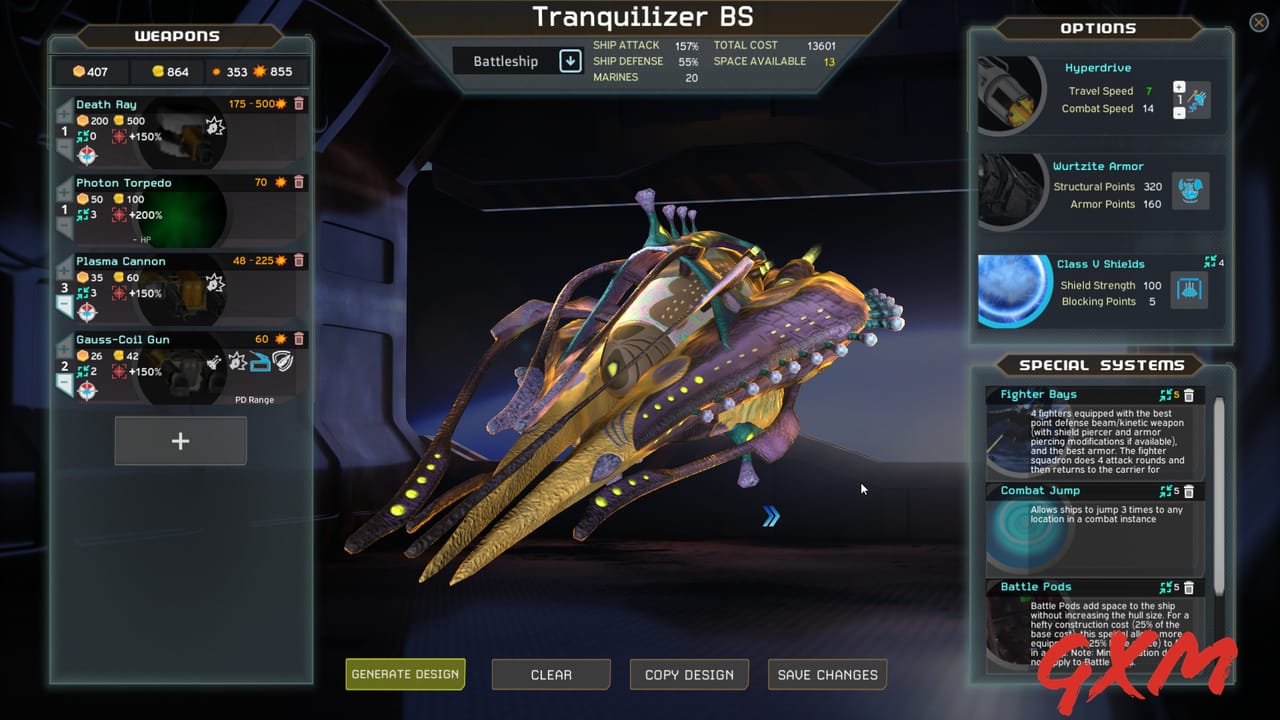1280x720 pixels.
Task: Delete the Combat Jump special system
Action: 1189,491
